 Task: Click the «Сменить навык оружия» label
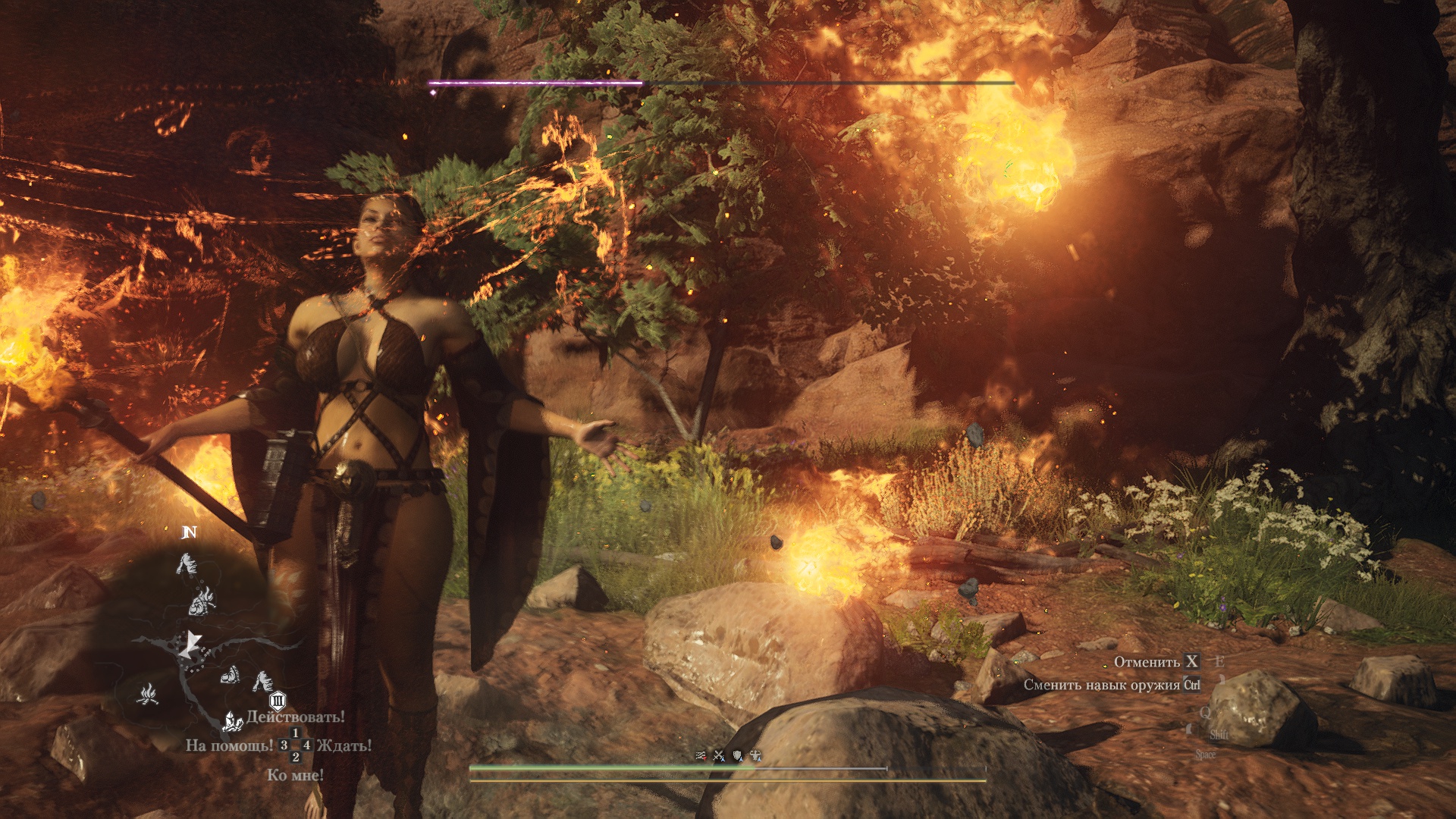1102,685
